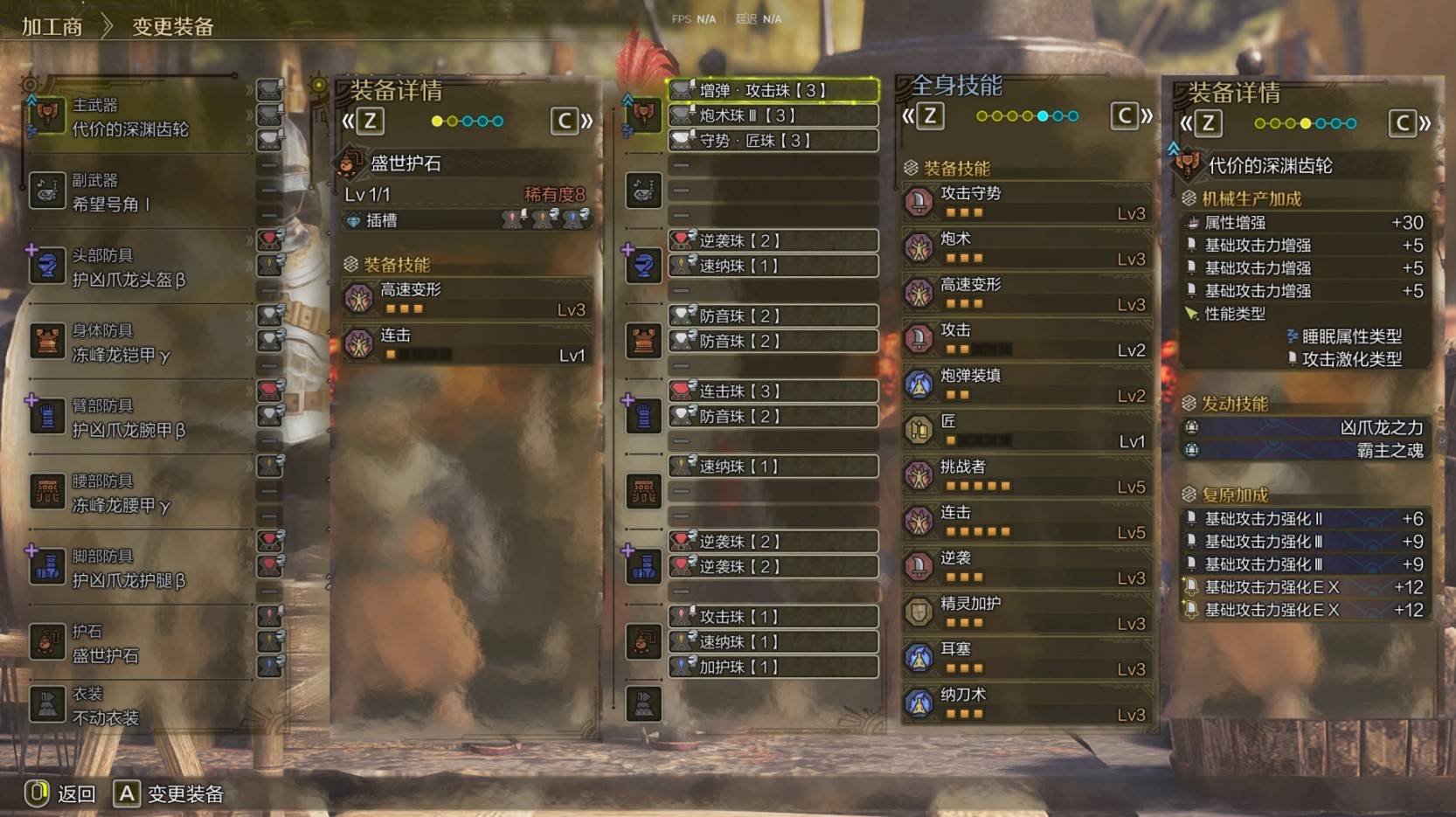Select the main weapon 代价的深渊齿轮 slot
This screenshot has height=817, width=1456.
pyautogui.click(x=131, y=117)
